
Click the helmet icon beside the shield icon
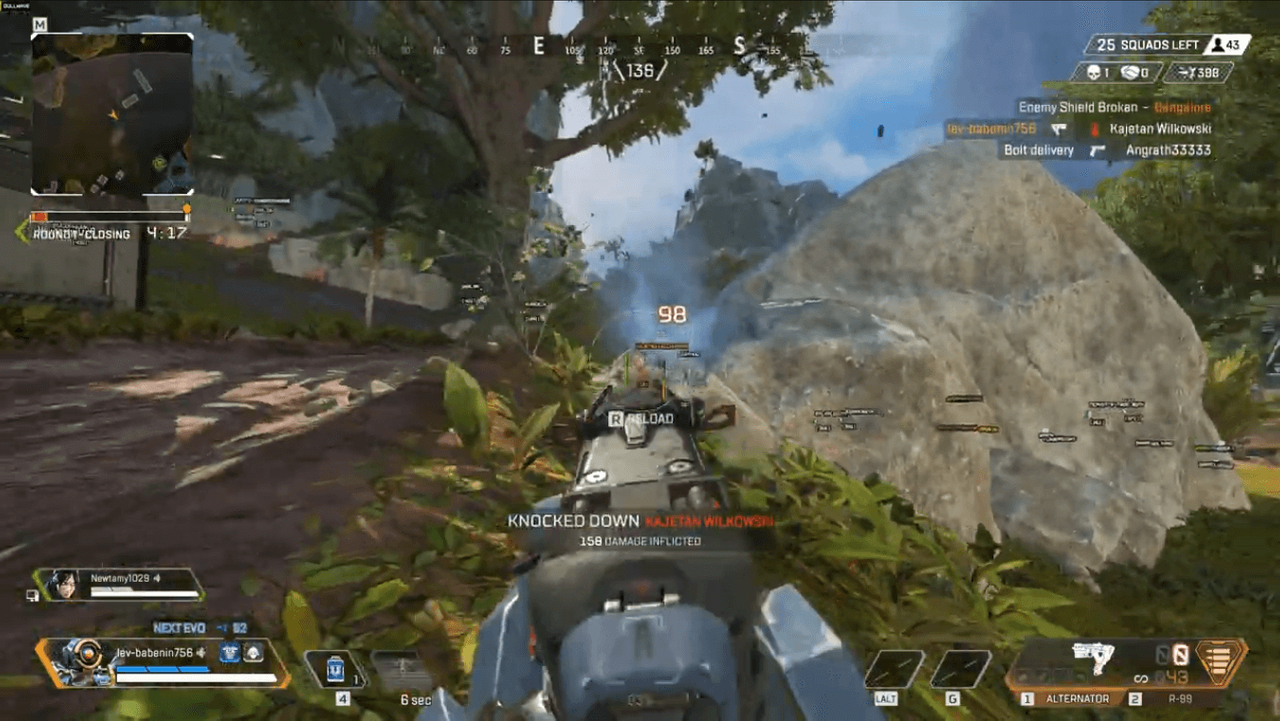(x=254, y=653)
